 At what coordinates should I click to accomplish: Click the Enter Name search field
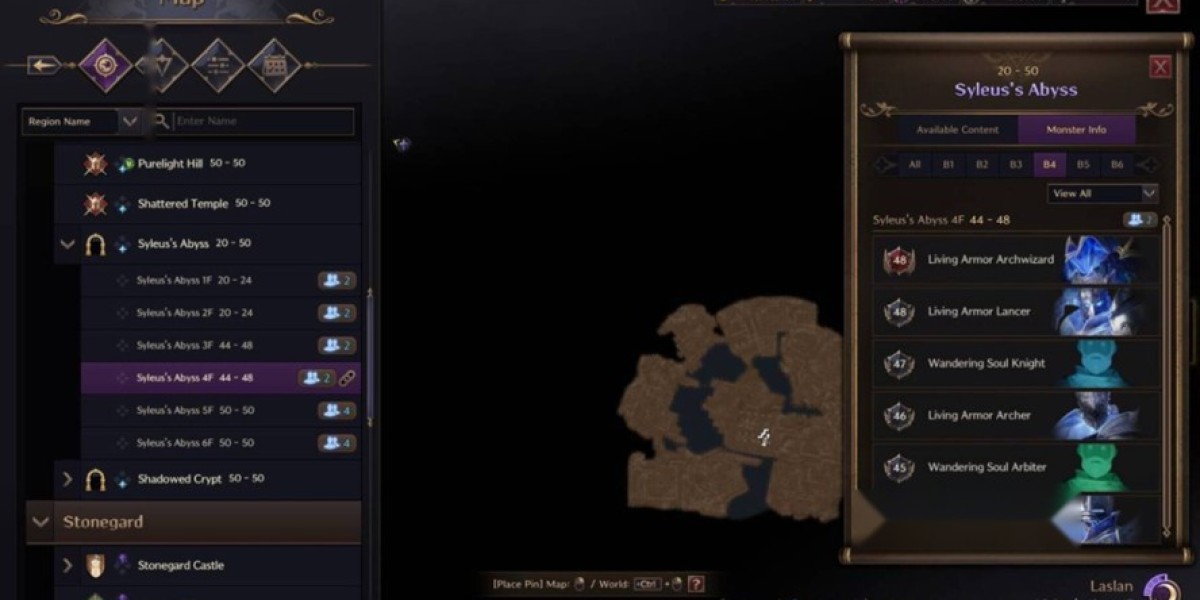[262, 122]
